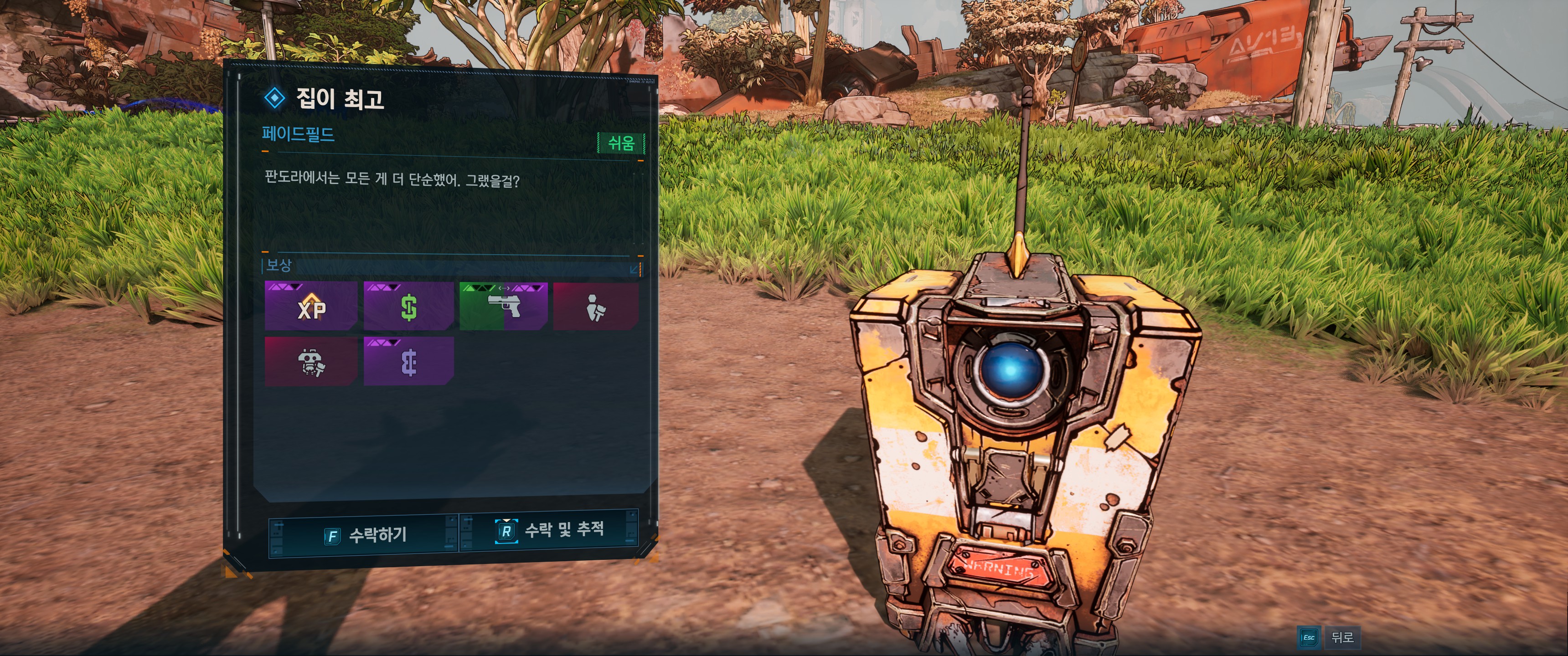Choose 수락 및 추적 to accept and track

pyautogui.click(x=550, y=530)
